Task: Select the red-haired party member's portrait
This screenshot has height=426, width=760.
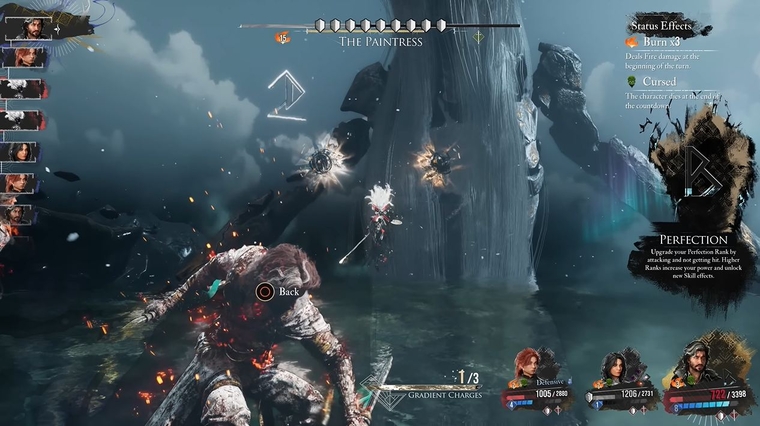Action: 530,366
